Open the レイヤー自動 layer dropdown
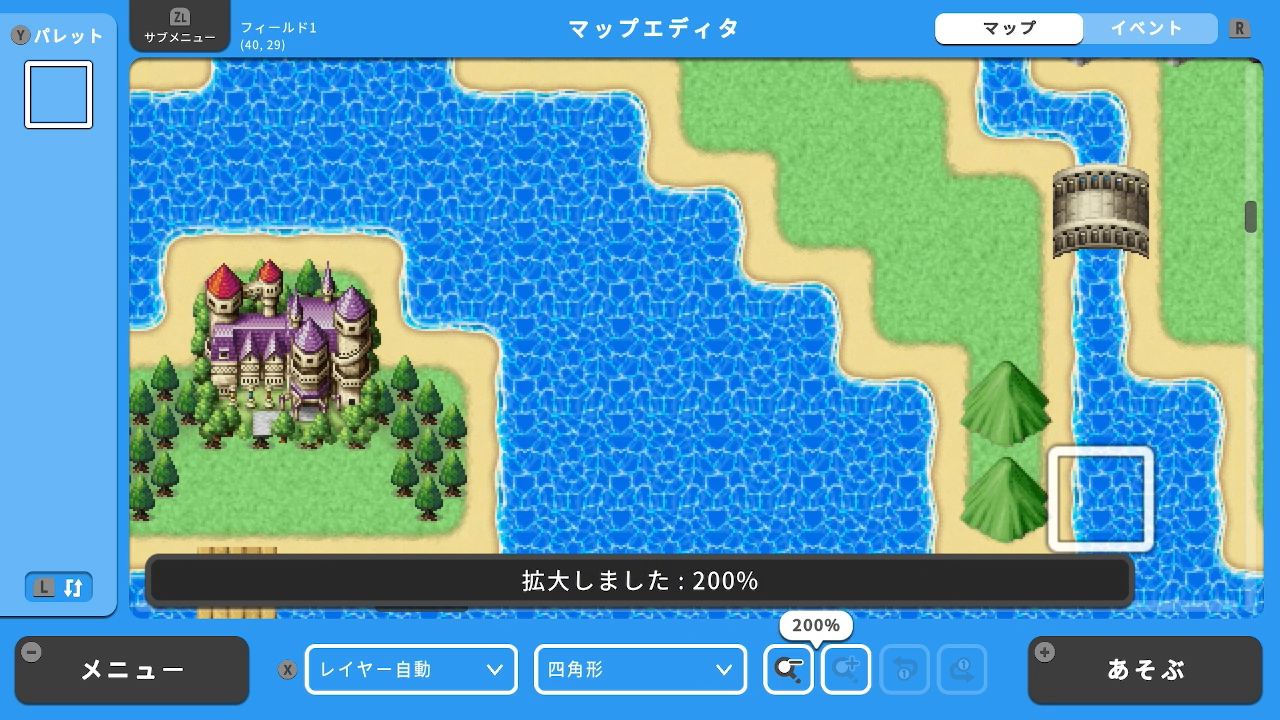This screenshot has width=1280, height=720. [x=411, y=670]
